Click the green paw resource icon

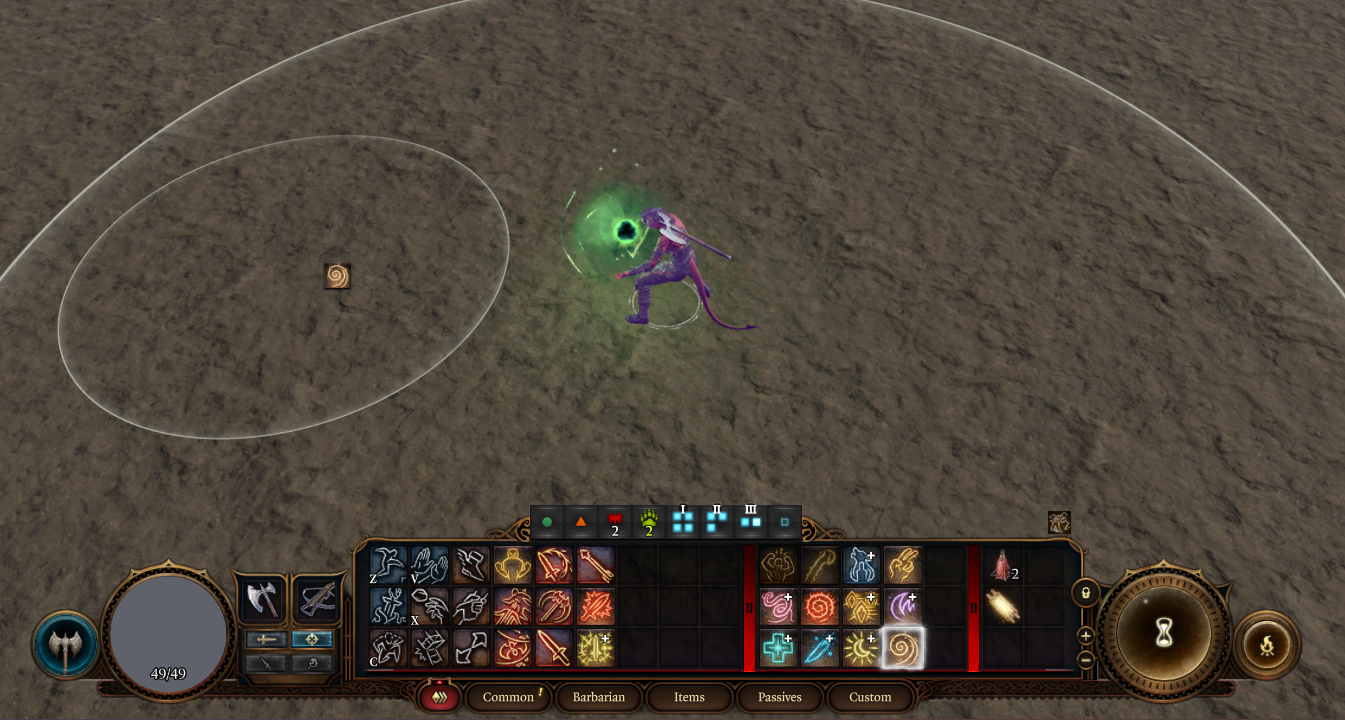click(x=649, y=522)
